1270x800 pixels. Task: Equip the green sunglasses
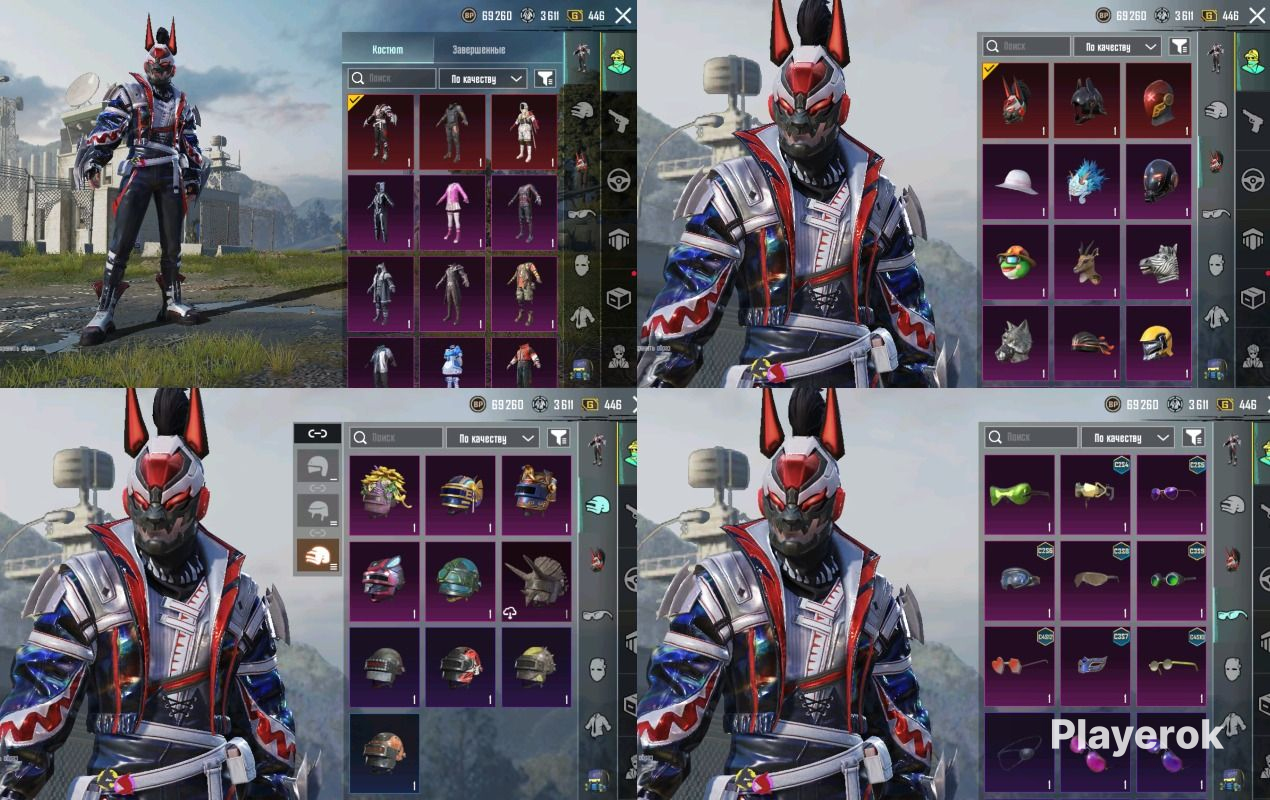[1019, 493]
